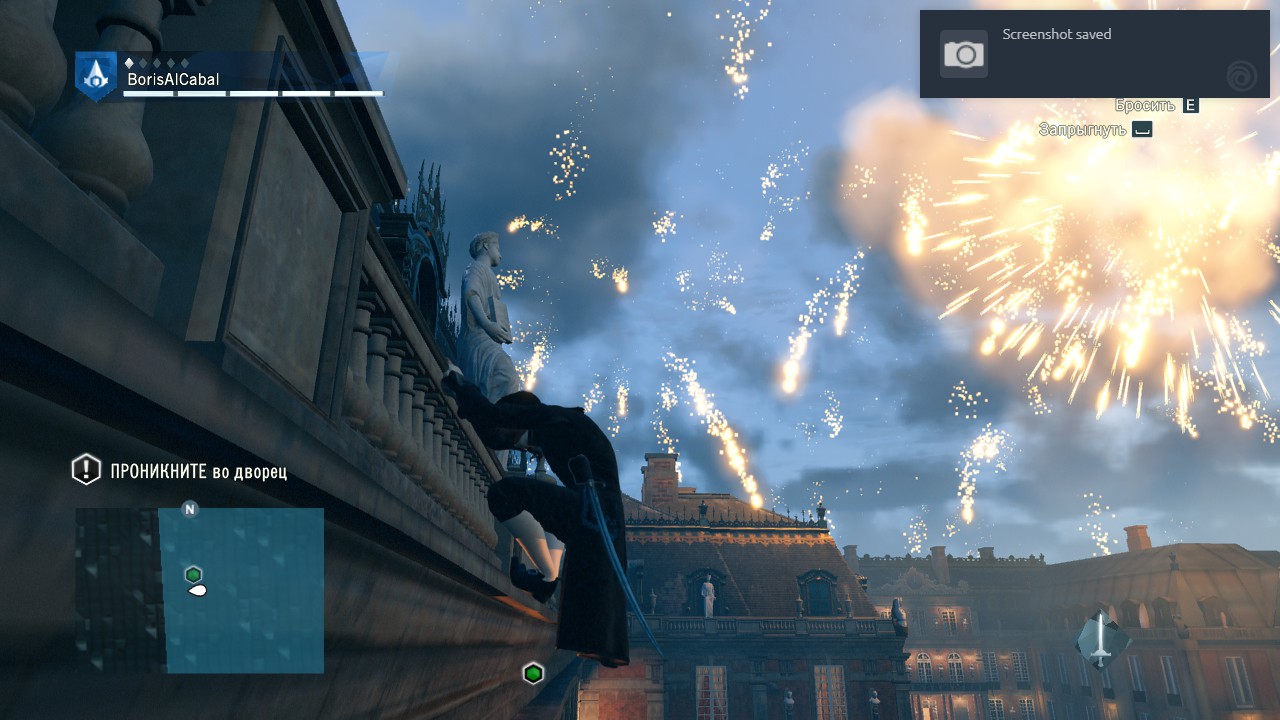Click the BorisAlCabal player name
The image size is (1280, 720).
[x=174, y=78]
